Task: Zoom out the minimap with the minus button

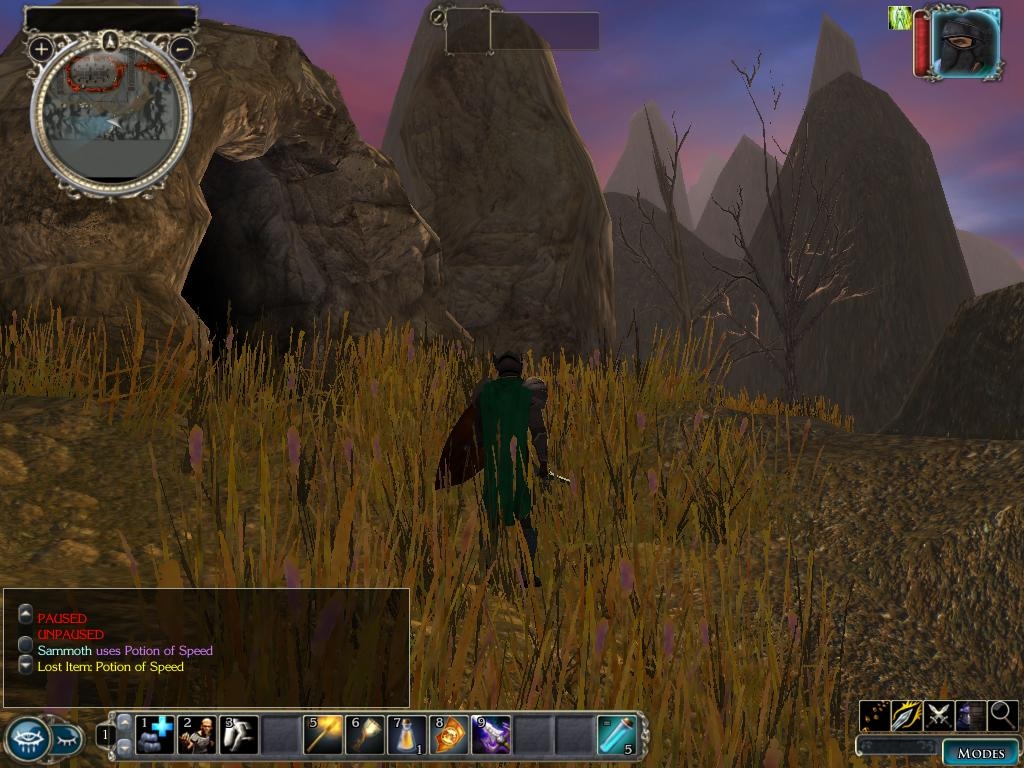Action: [x=182, y=48]
